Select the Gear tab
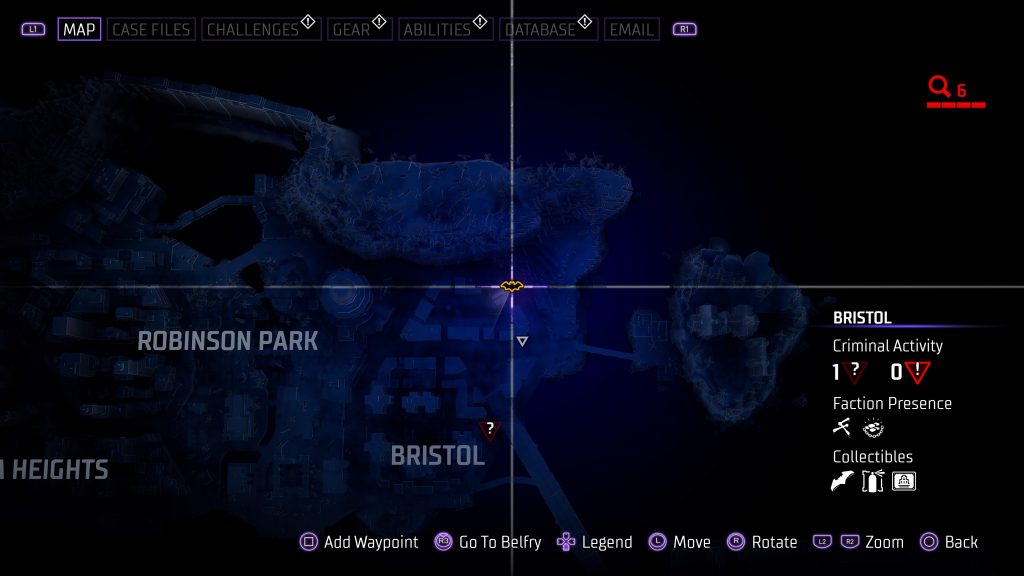 (x=351, y=30)
